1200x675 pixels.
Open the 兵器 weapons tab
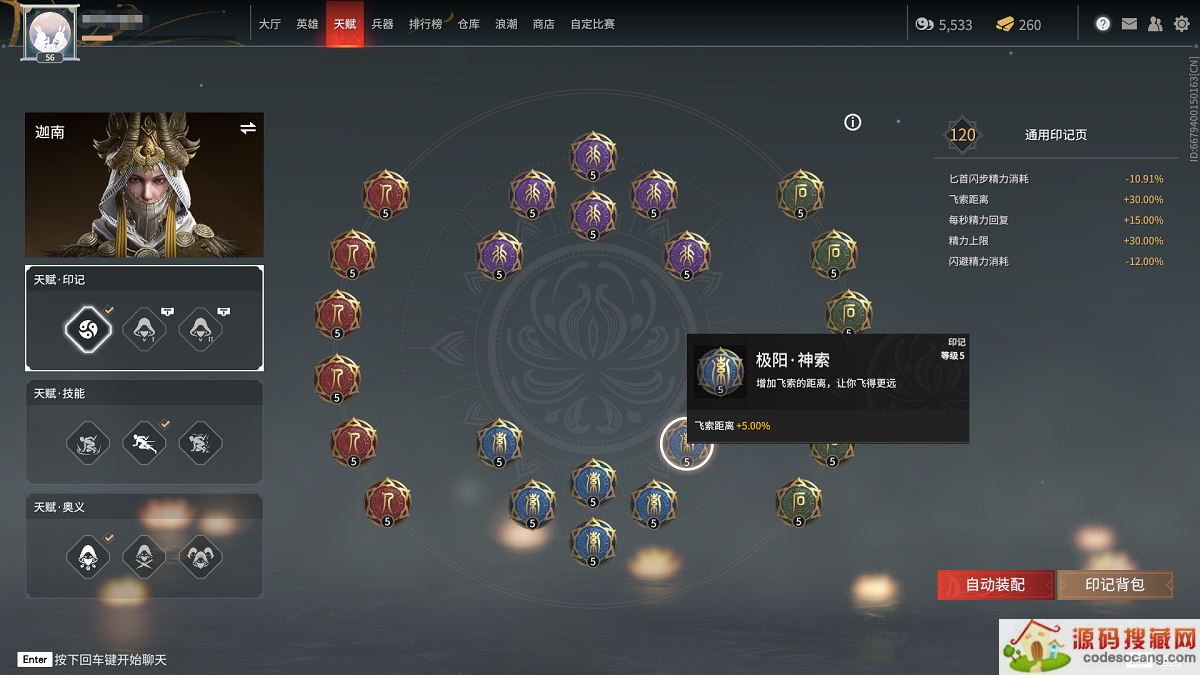pos(382,24)
